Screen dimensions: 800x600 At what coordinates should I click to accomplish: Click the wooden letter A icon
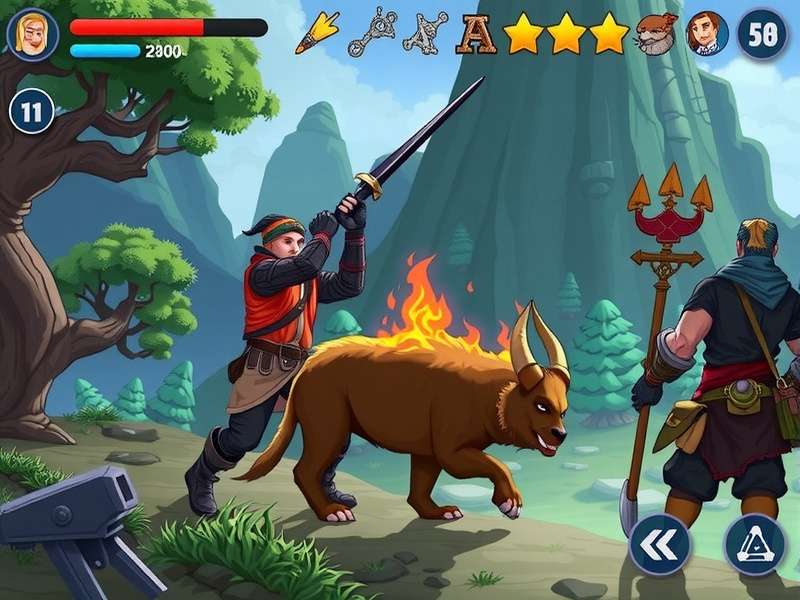(476, 35)
